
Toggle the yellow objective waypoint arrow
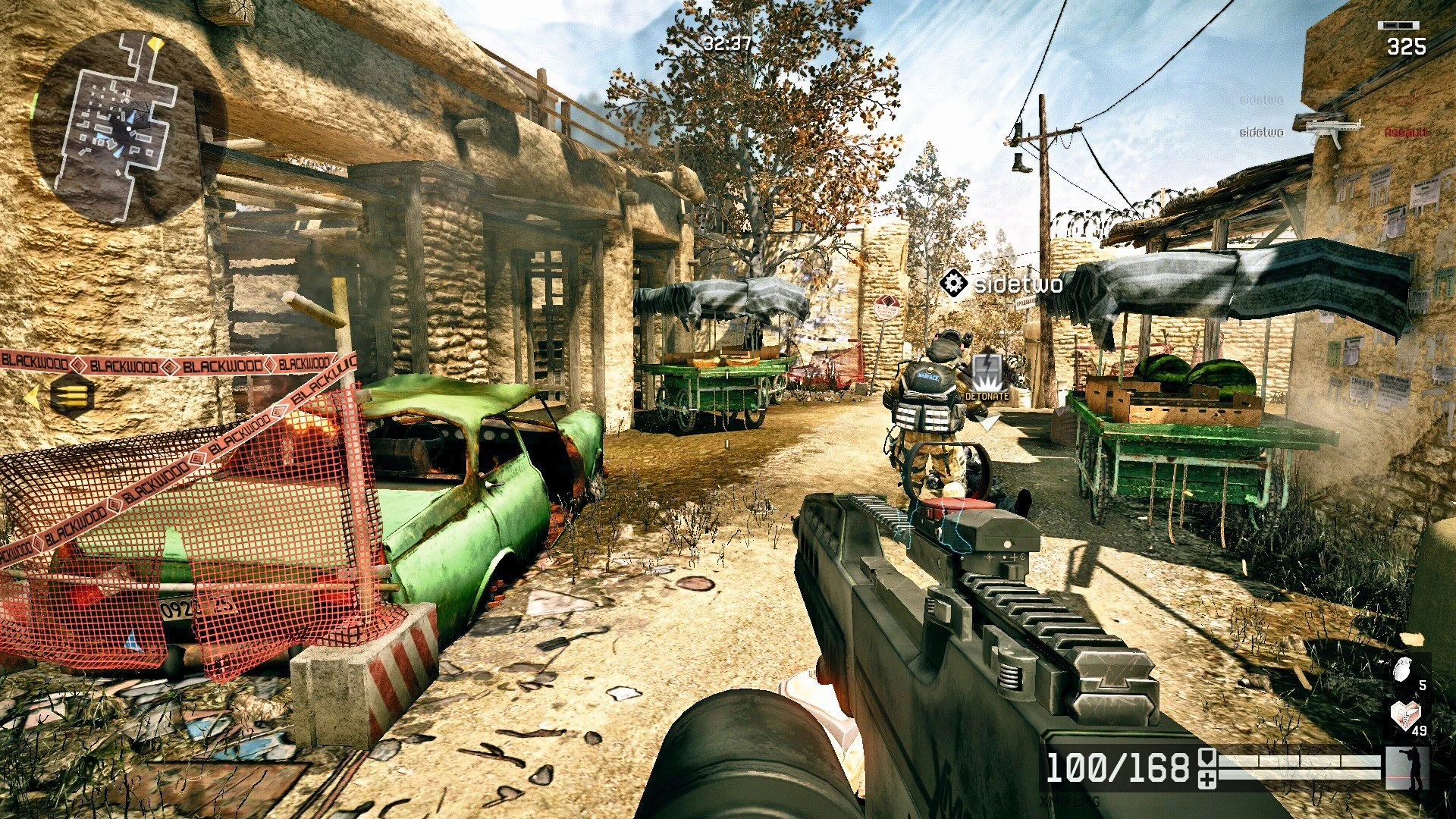tap(33, 395)
